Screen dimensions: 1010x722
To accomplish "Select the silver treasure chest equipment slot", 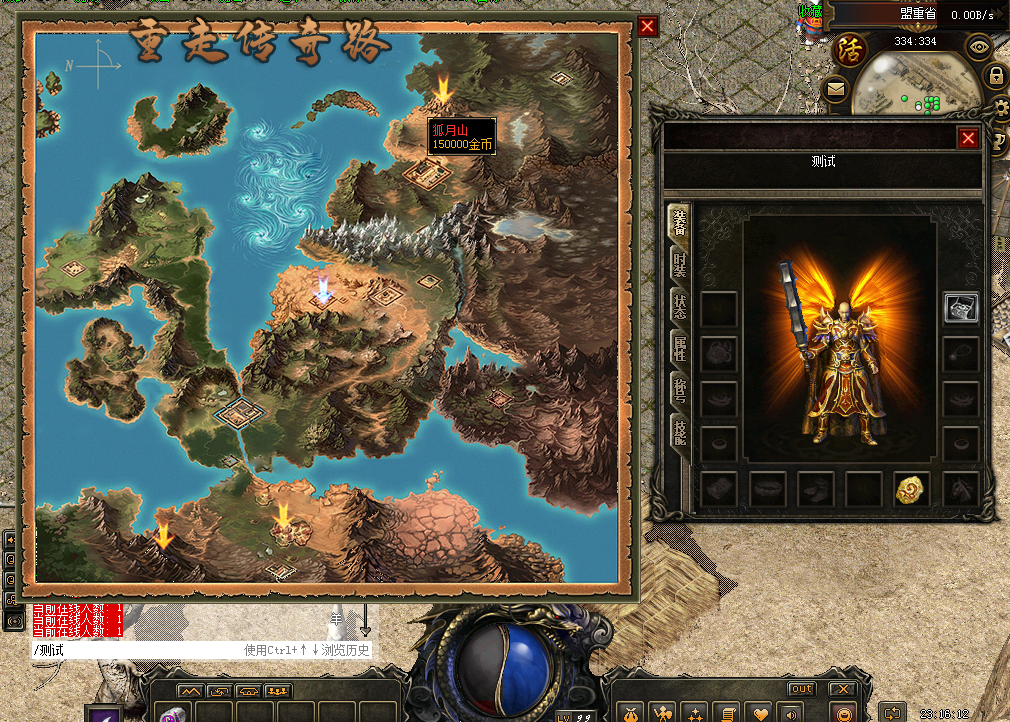I will click(x=961, y=309).
